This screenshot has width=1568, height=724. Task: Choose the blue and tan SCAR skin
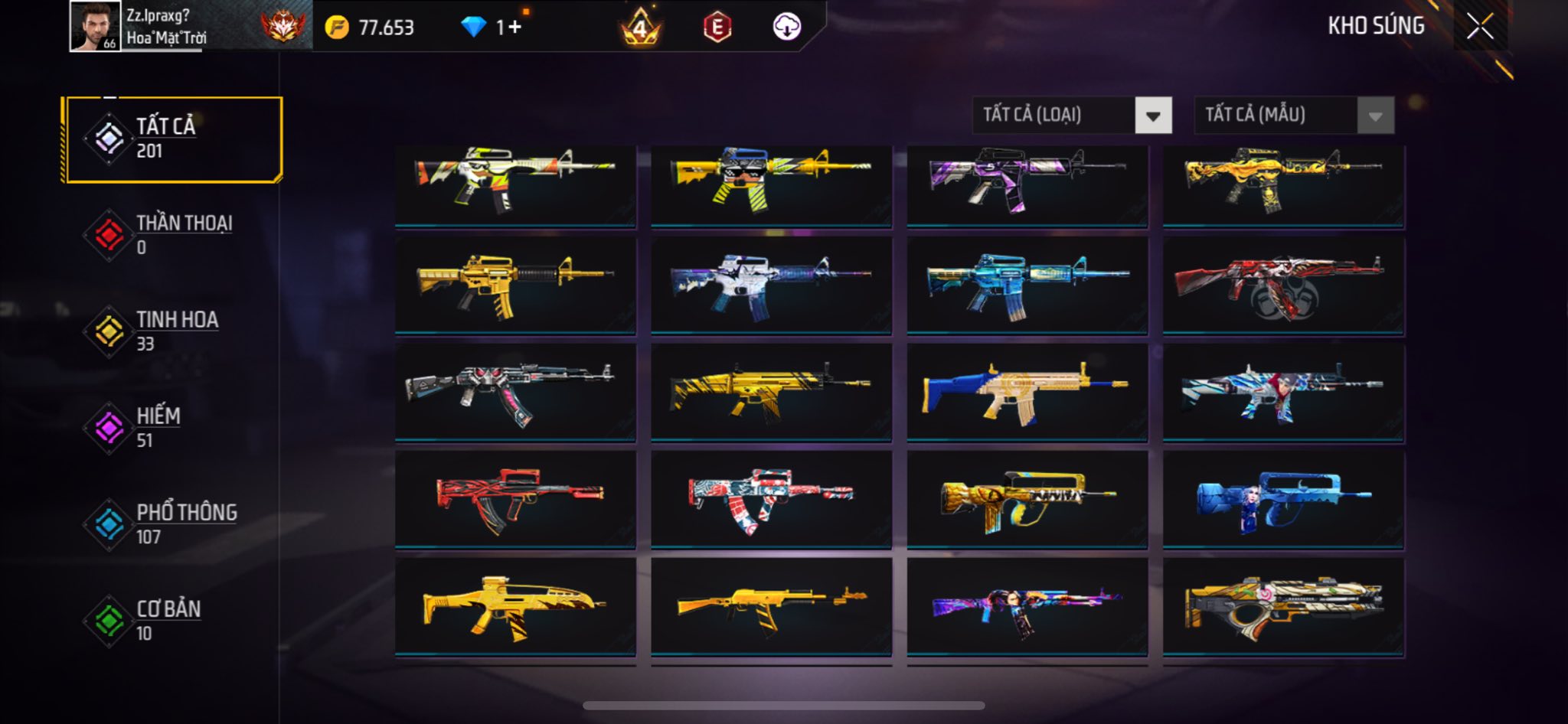tap(1027, 392)
